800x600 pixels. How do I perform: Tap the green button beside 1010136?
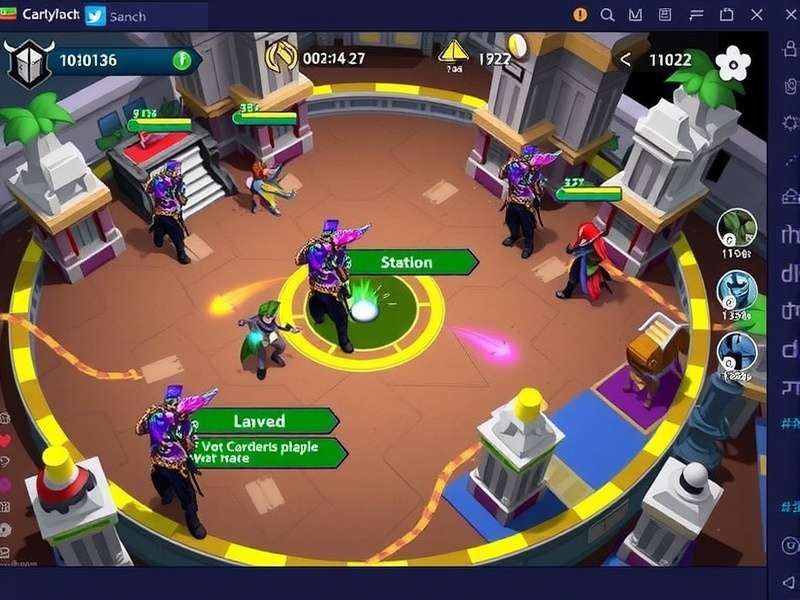(181, 59)
